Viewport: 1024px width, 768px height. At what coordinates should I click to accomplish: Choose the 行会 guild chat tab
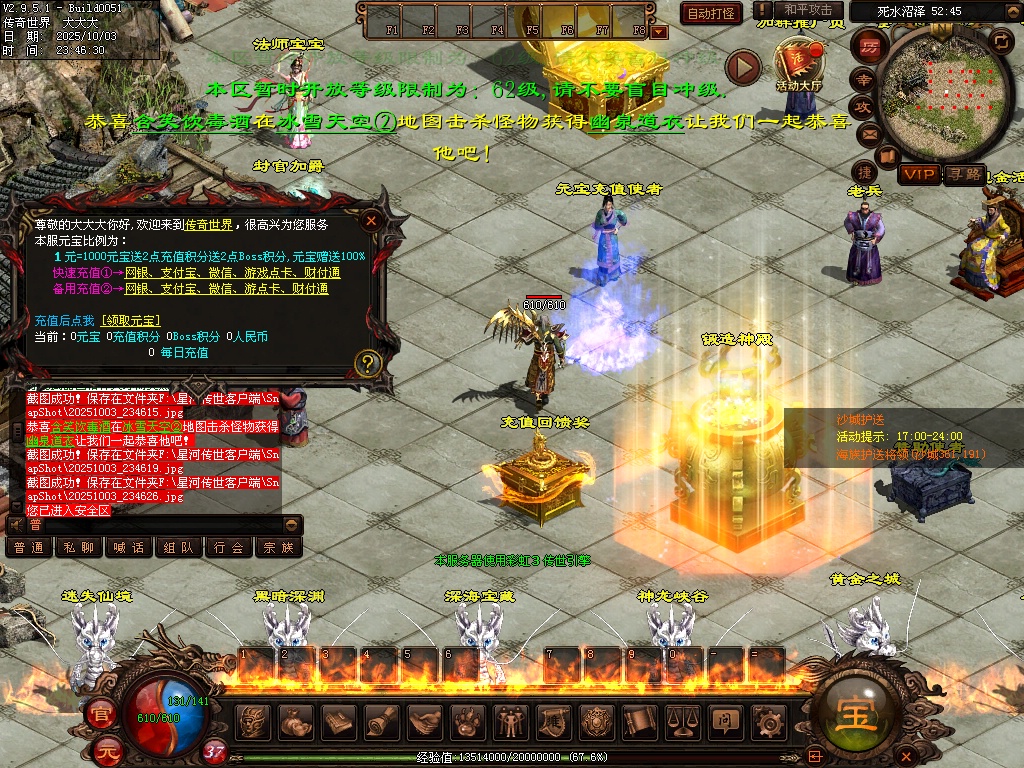[x=229, y=547]
